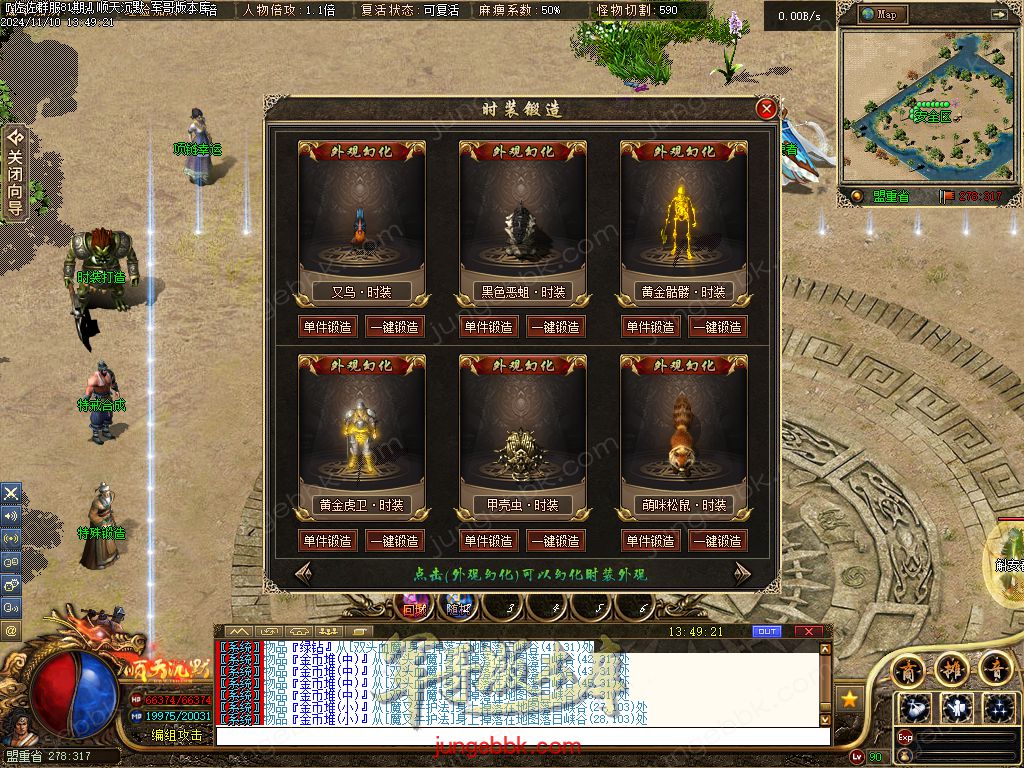Open the minimap Map button

click(x=880, y=14)
